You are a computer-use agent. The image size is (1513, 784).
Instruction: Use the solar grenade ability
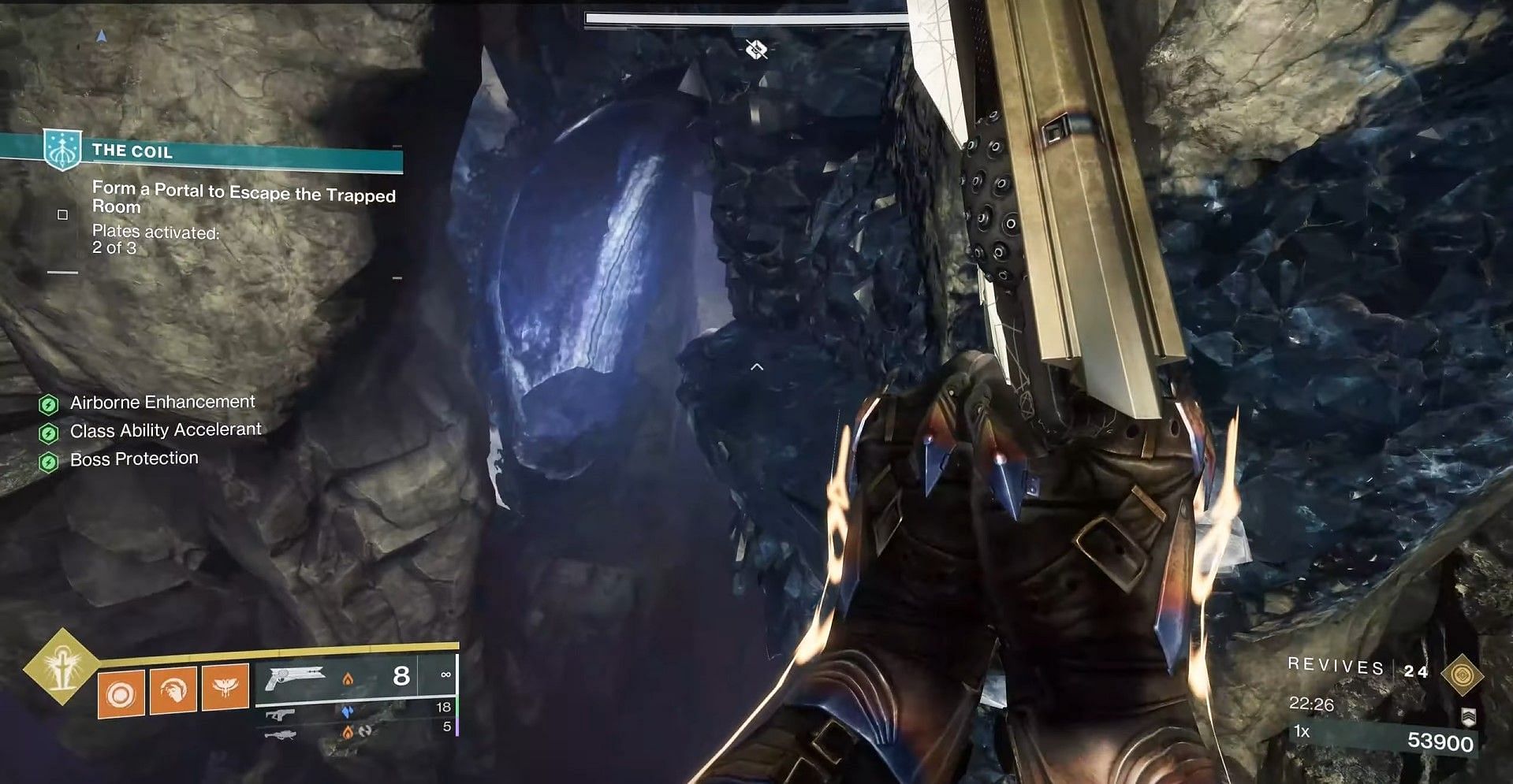tap(121, 694)
